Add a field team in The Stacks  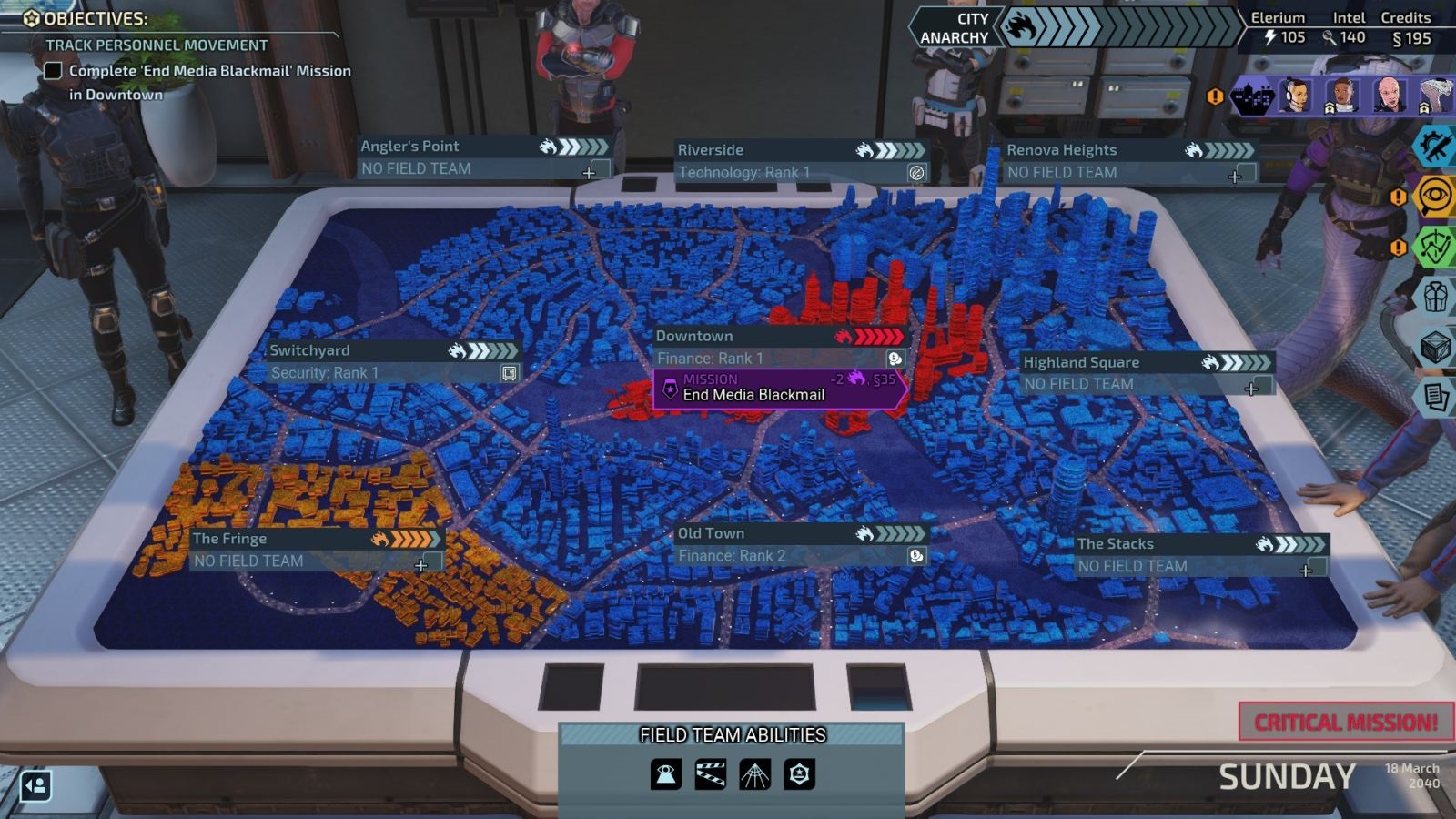click(1306, 570)
